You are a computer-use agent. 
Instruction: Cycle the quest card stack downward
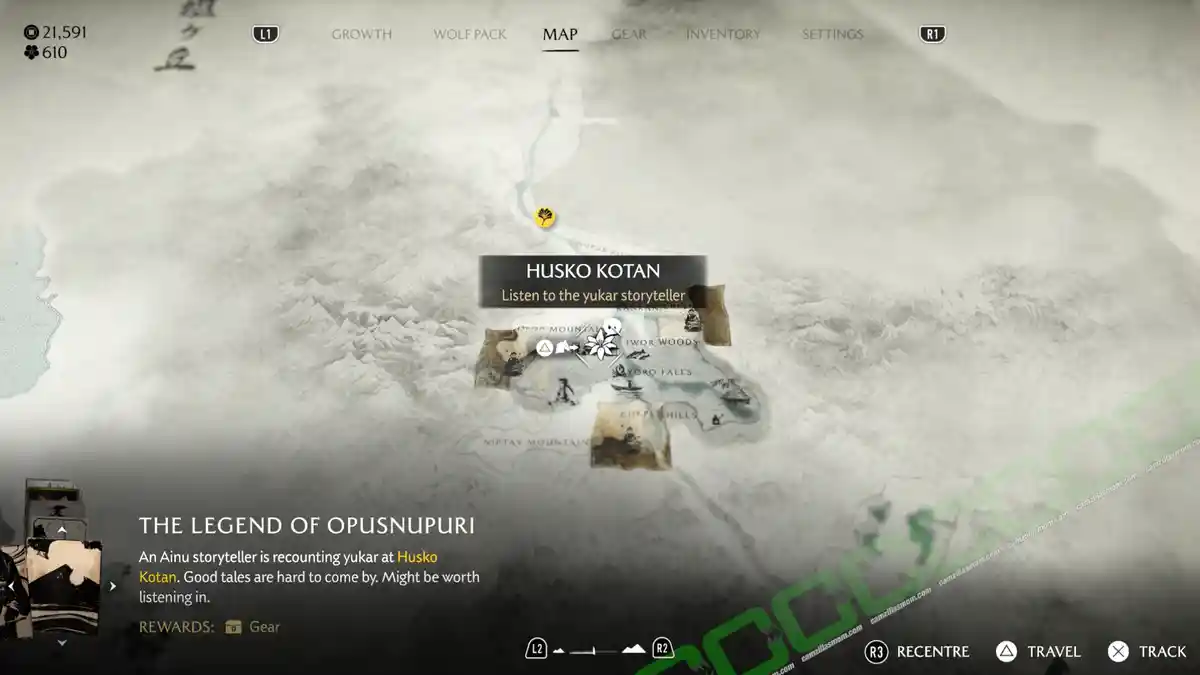pos(62,643)
